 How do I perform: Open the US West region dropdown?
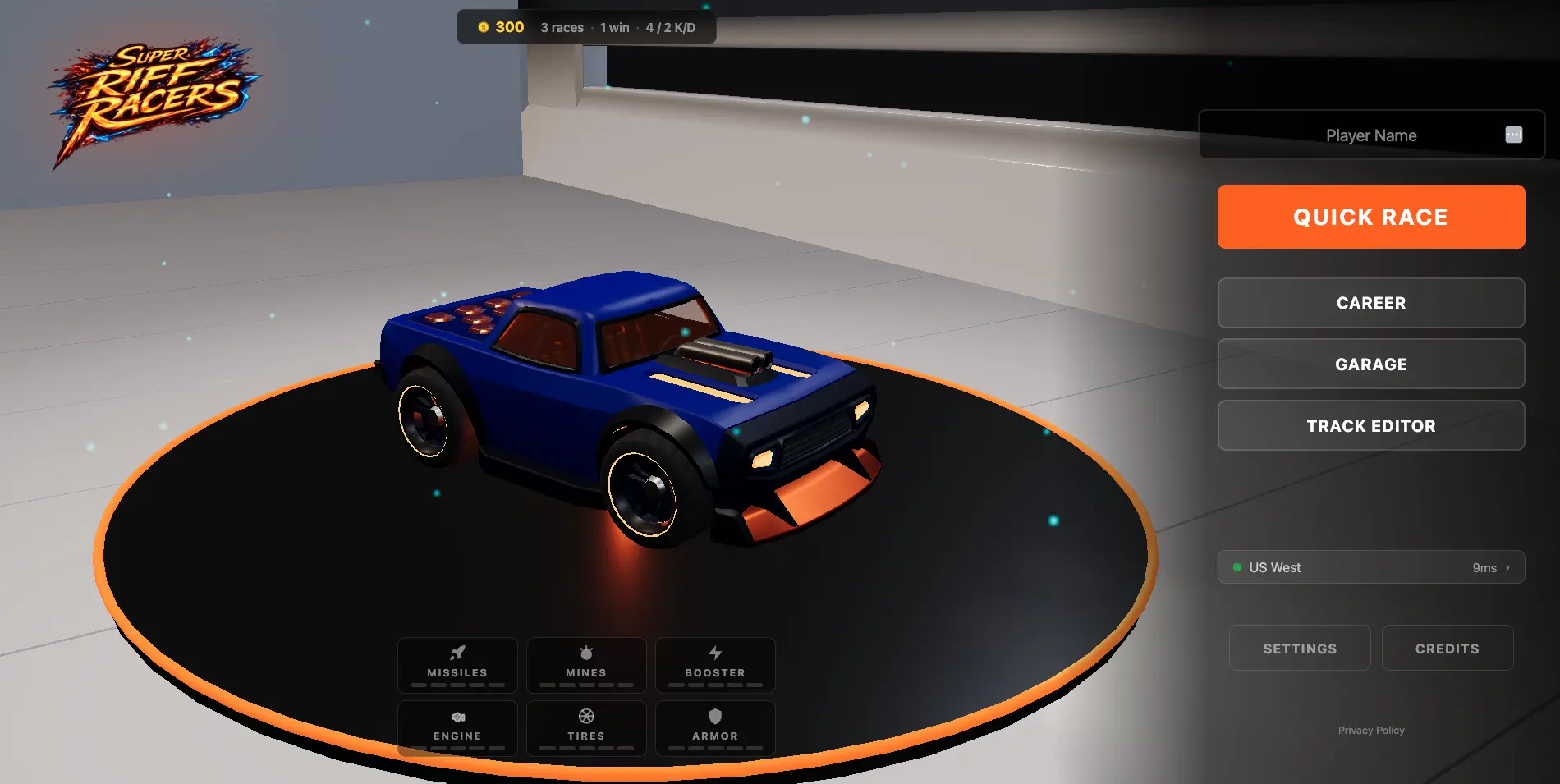click(x=1370, y=566)
